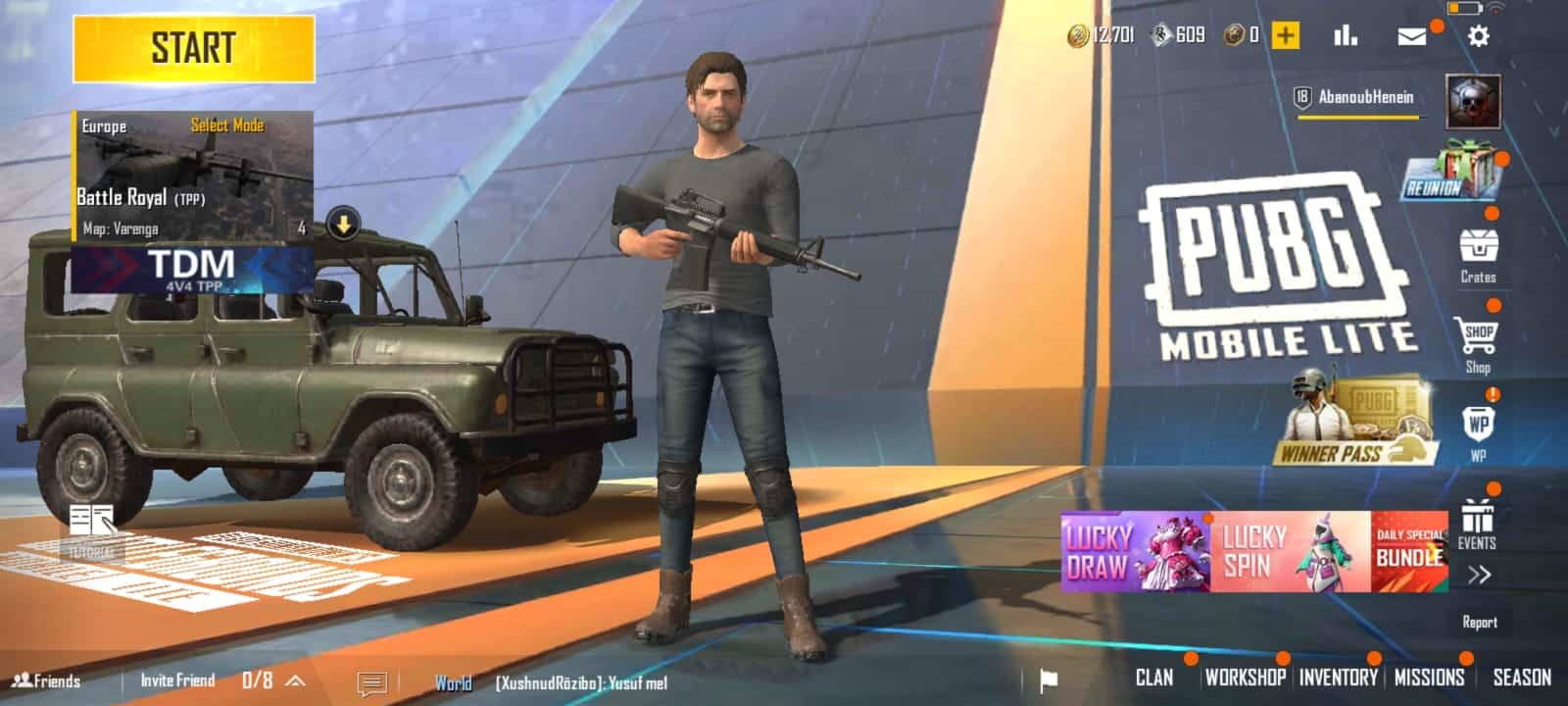Open the Lucky Draw banner
1568x706 pixels.
point(1135,551)
